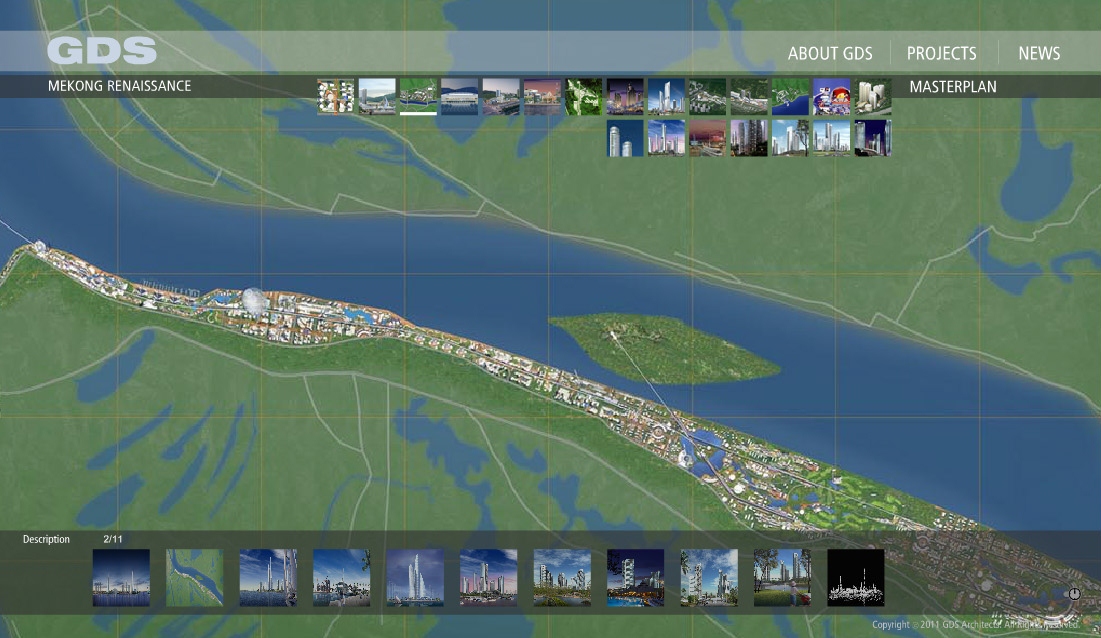Click the GDS logo

coord(102,51)
